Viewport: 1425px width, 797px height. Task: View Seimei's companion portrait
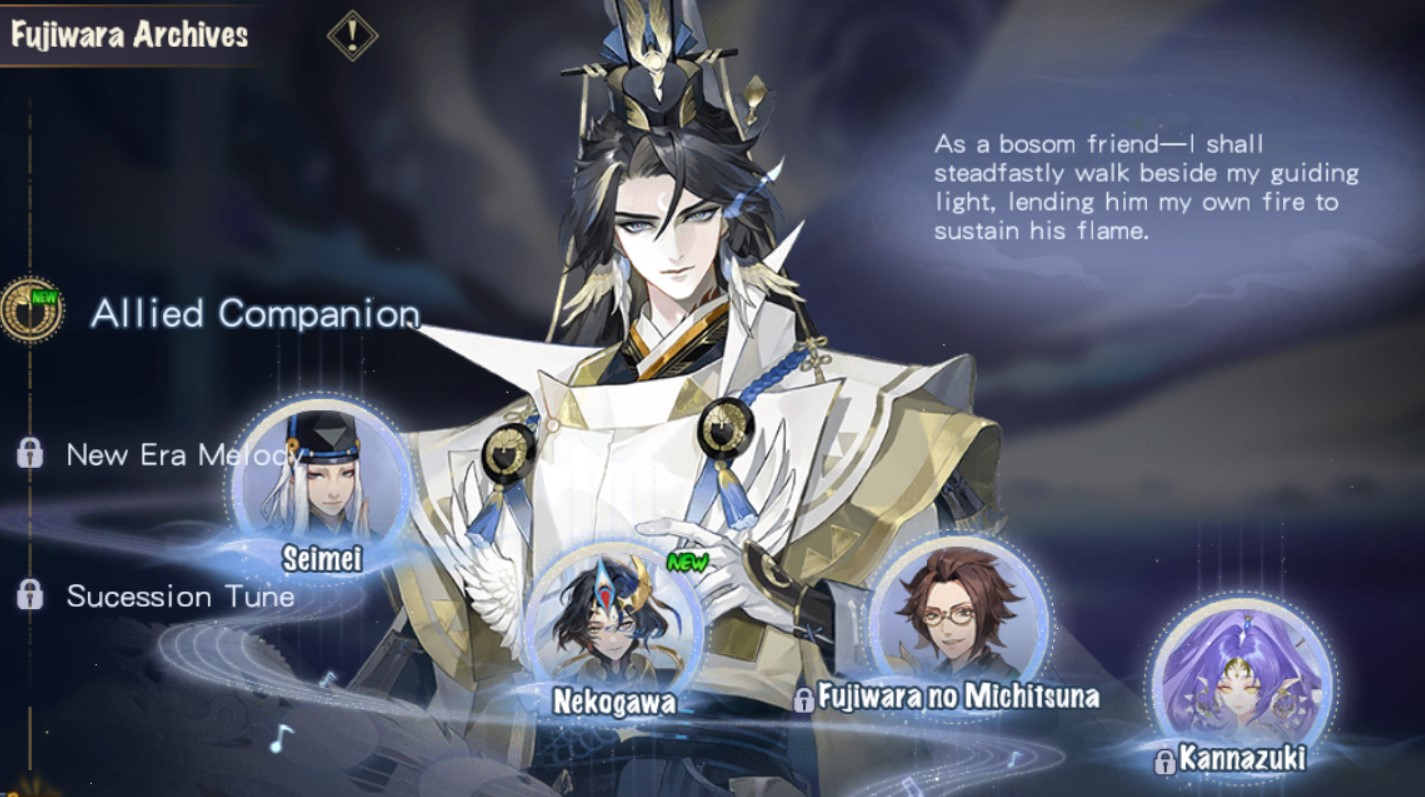coord(321,480)
